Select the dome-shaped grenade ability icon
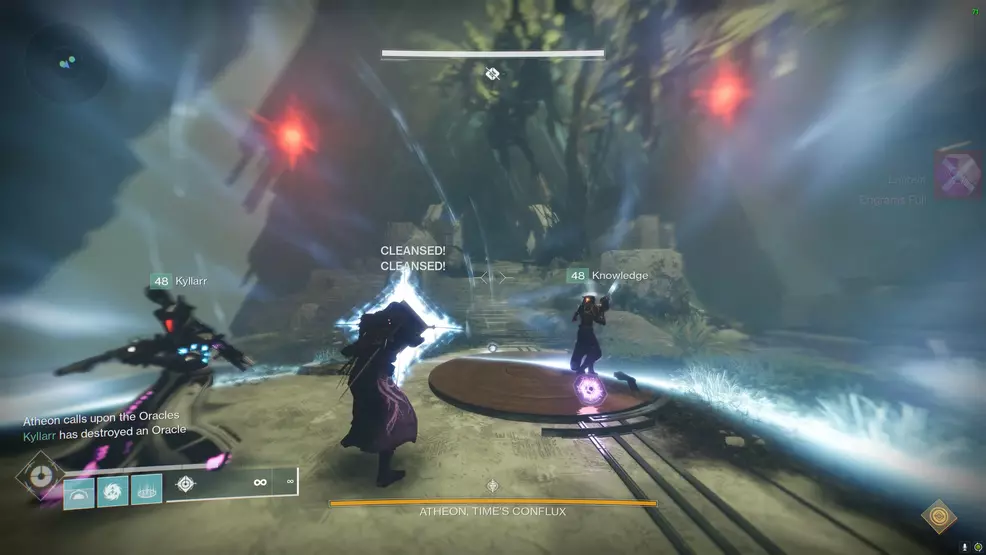This screenshot has width=986, height=555. [x=79, y=492]
